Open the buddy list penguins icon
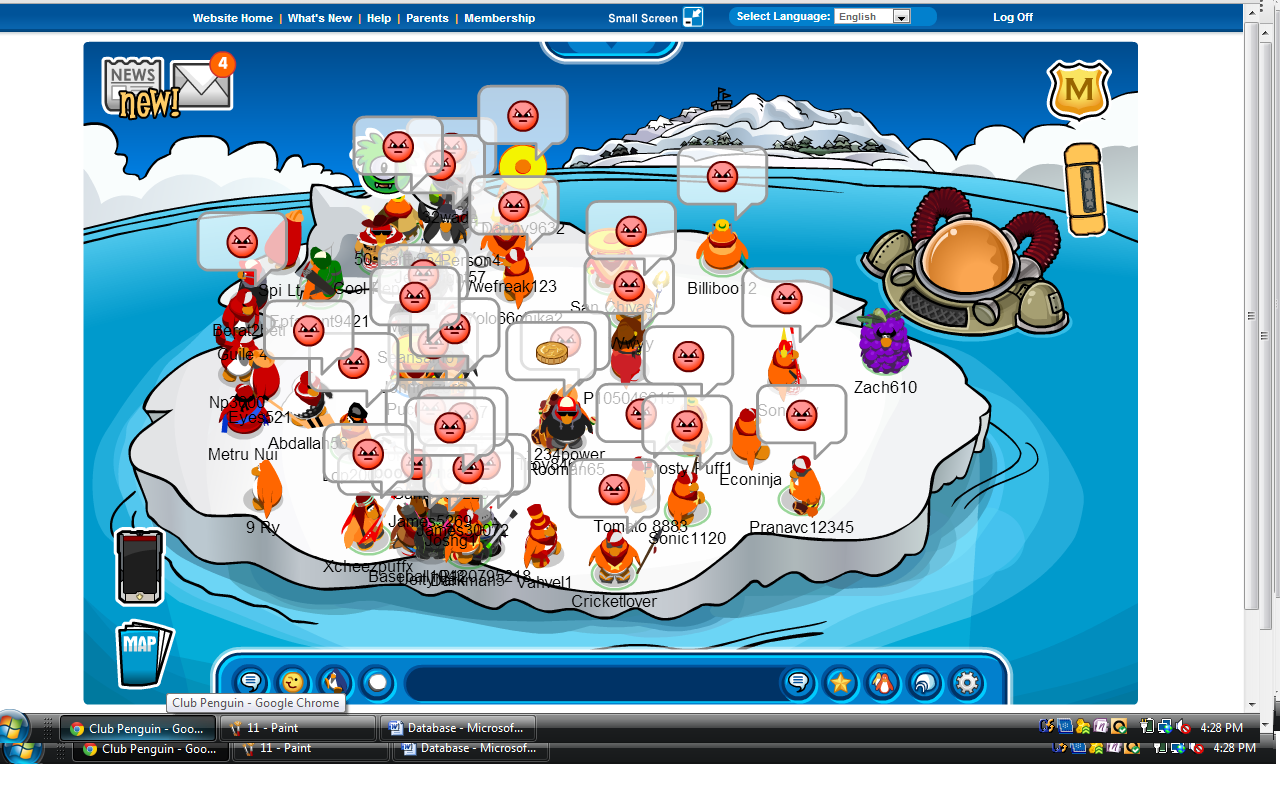This screenshot has width=1280, height=800. click(x=882, y=683)
